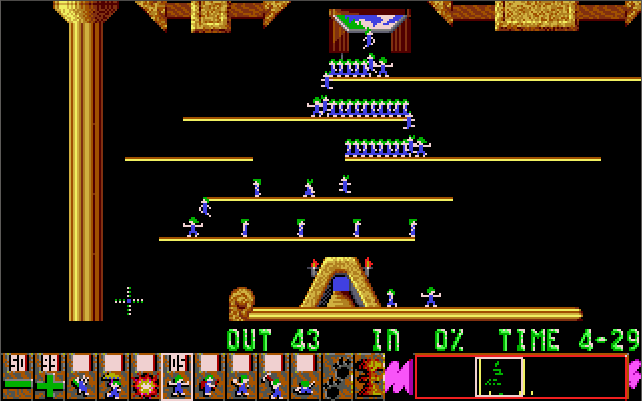Decrease the release rate with the minus button

pyautogui.click(x=17, y=376)
